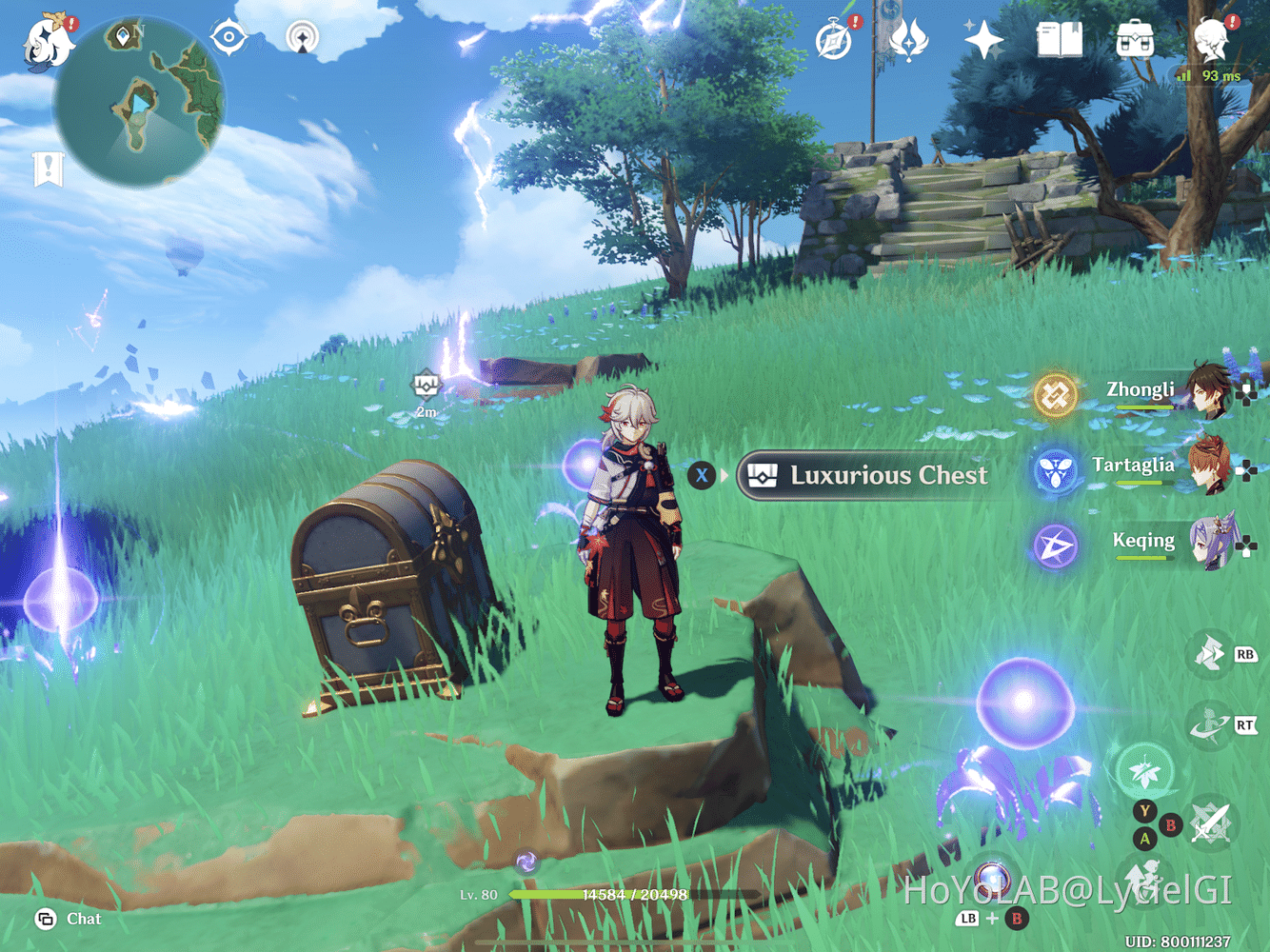Activate Elemental Sight eye icon
1270x952 pixels.
[227, 38]
